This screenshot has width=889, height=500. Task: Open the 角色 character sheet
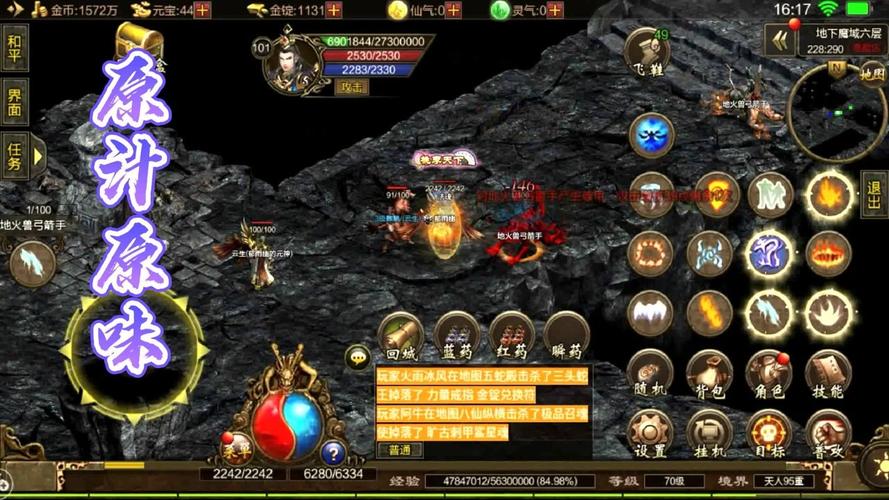[769, 371]
